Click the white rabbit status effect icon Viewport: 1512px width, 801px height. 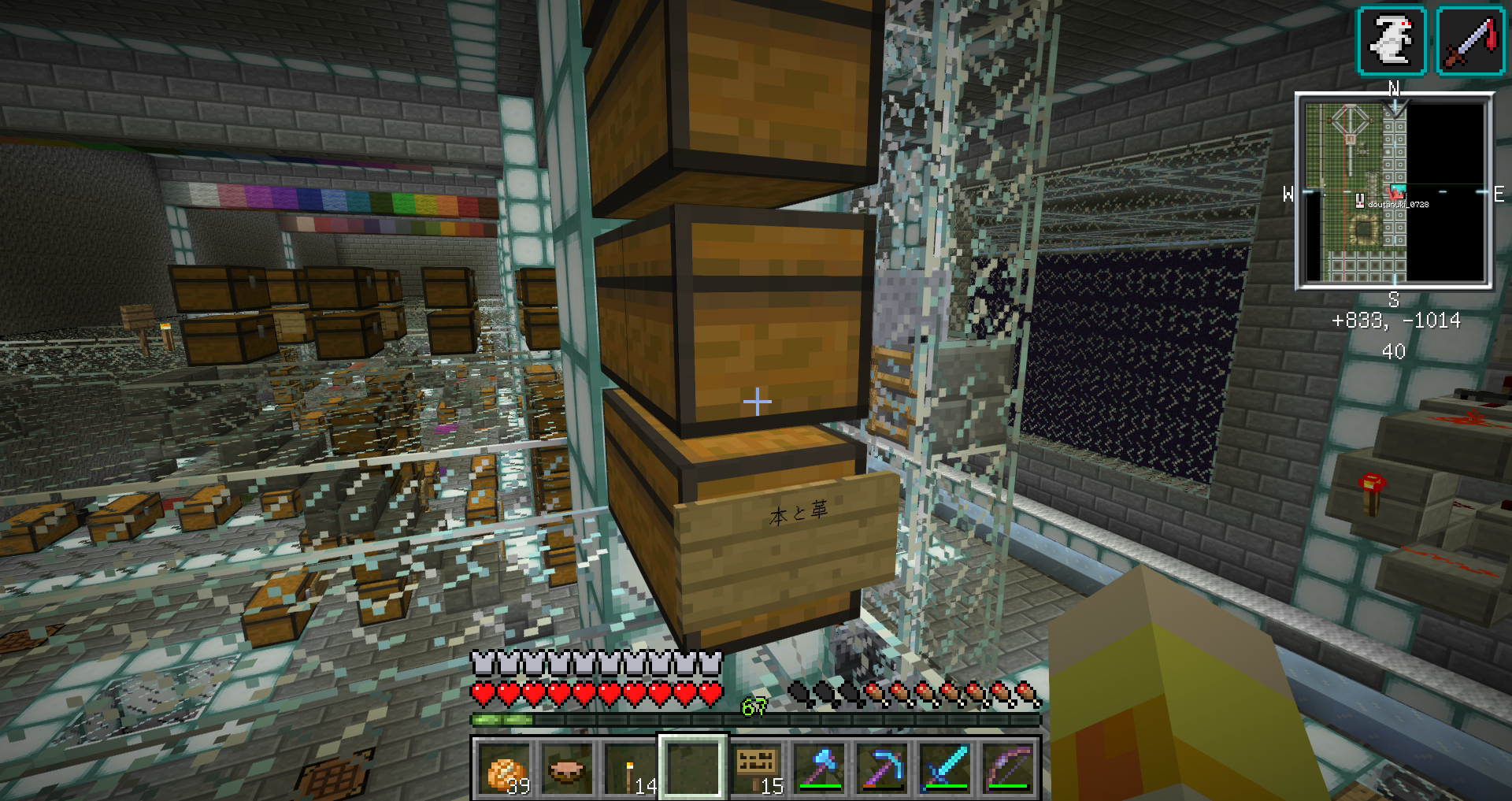(x=1392, y=41)
